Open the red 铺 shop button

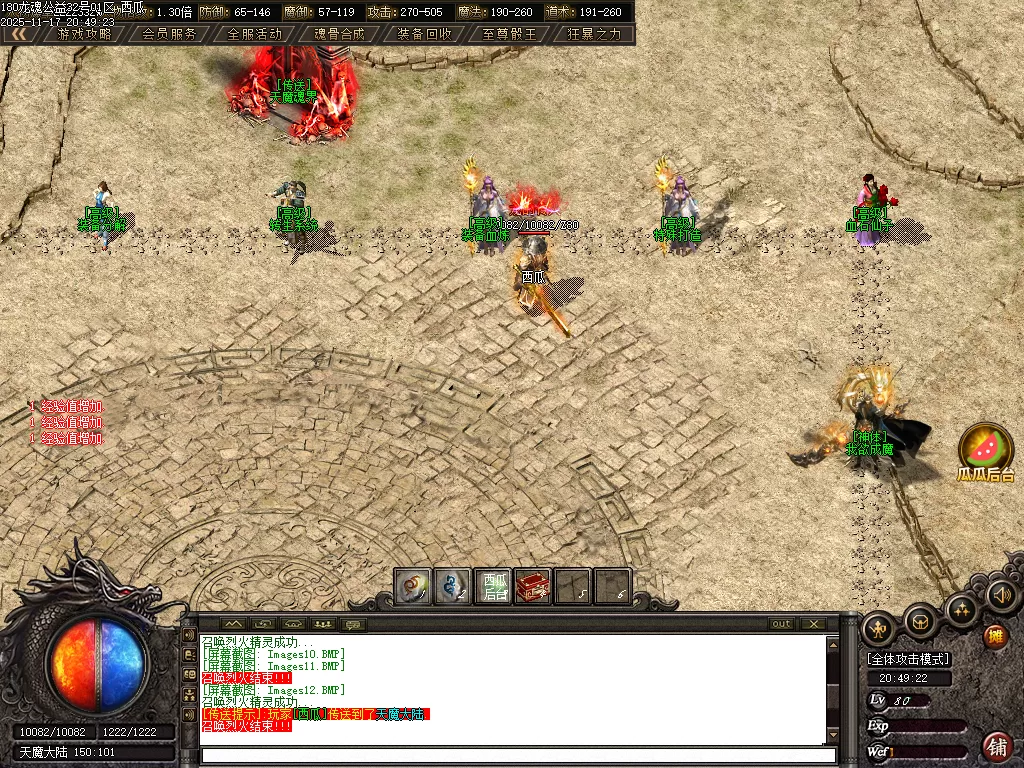(996, 745)
